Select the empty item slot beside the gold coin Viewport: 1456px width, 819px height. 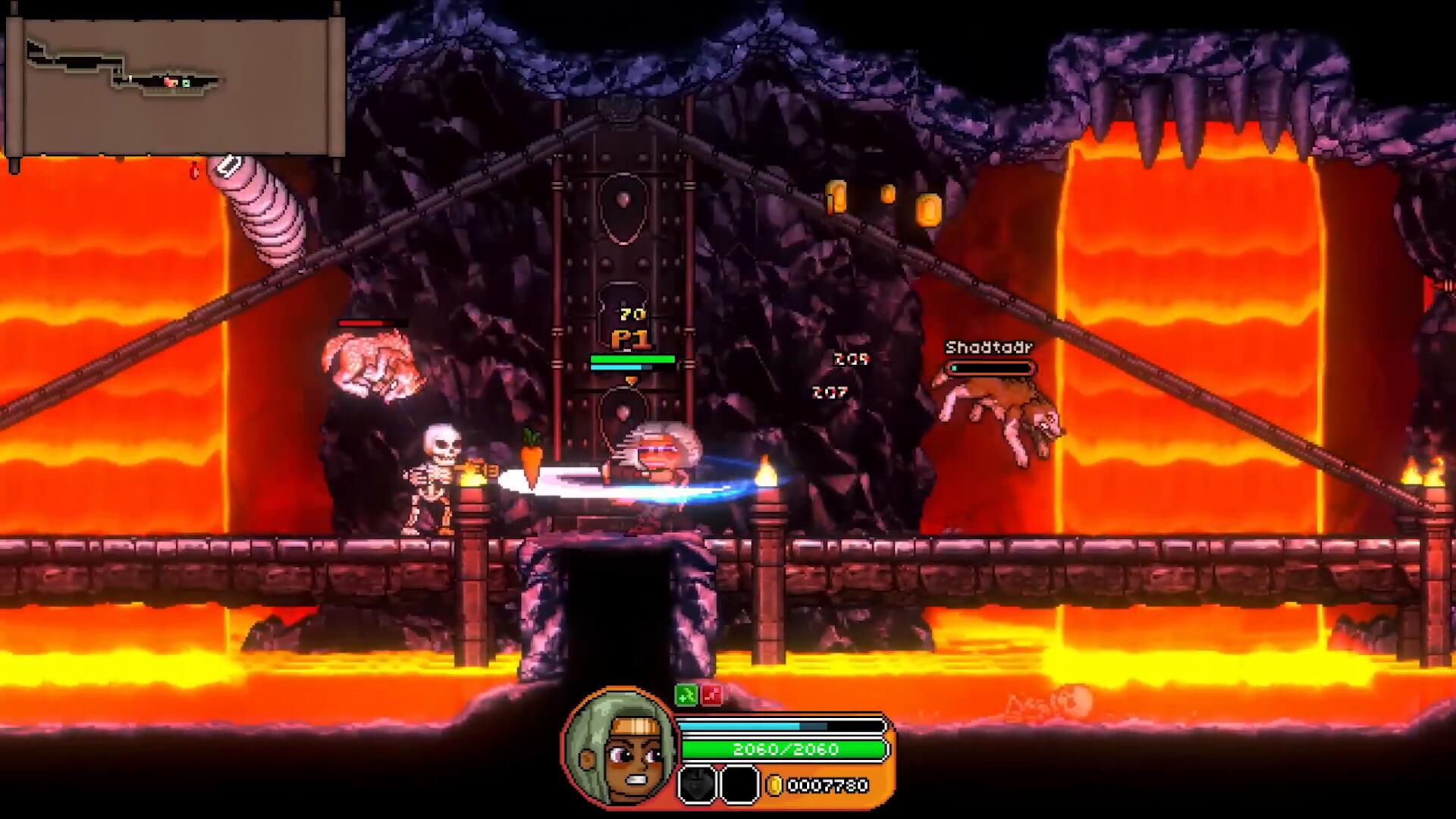[x=739, y=784]
